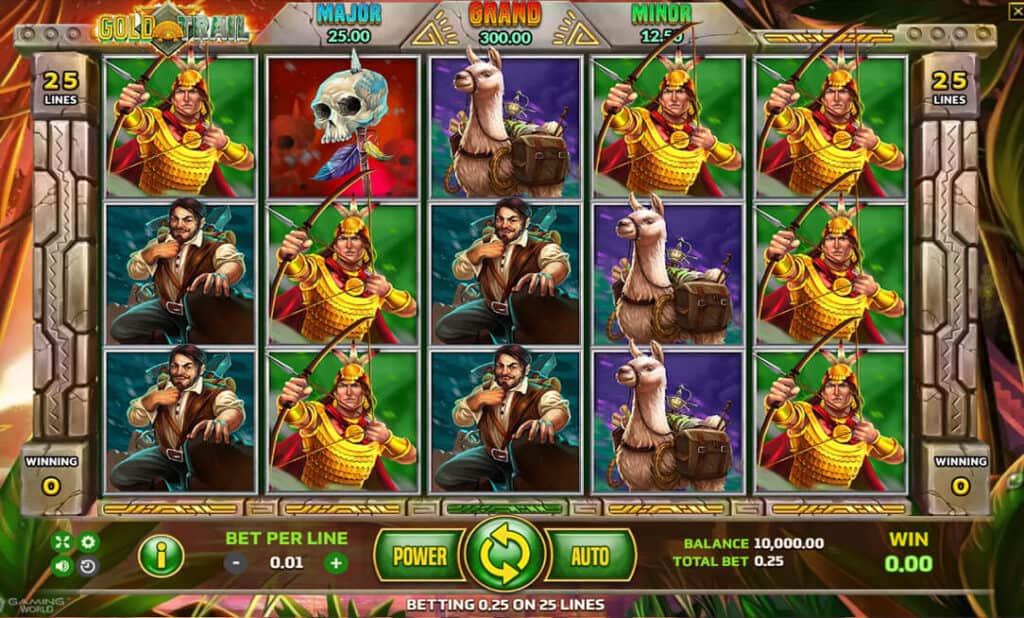Activate the POWER button
This screenshot has height=618, width=1024.
[419, 554]
